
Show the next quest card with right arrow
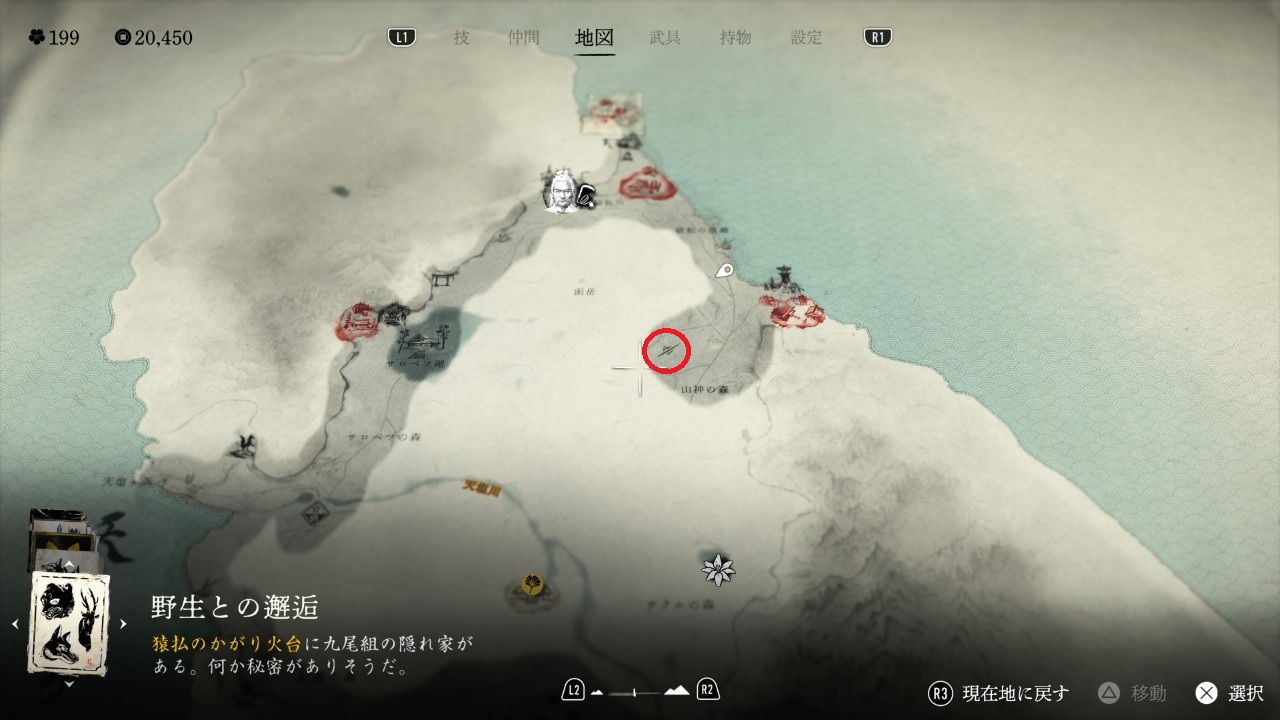tap(123, 624)
